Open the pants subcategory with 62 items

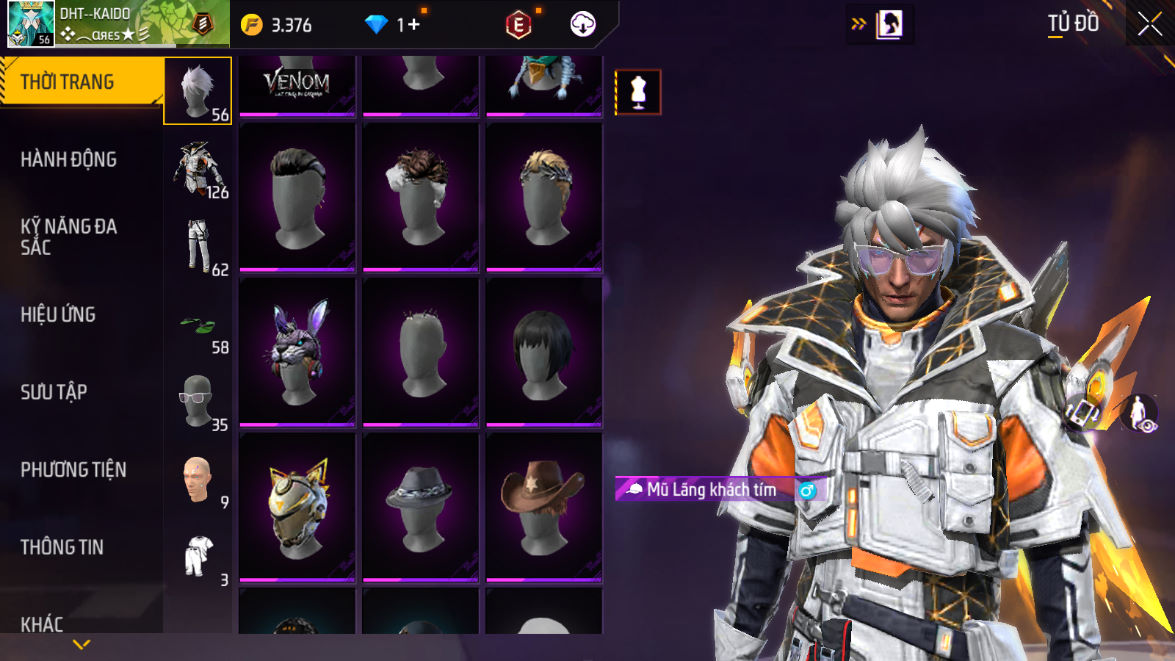197,246
